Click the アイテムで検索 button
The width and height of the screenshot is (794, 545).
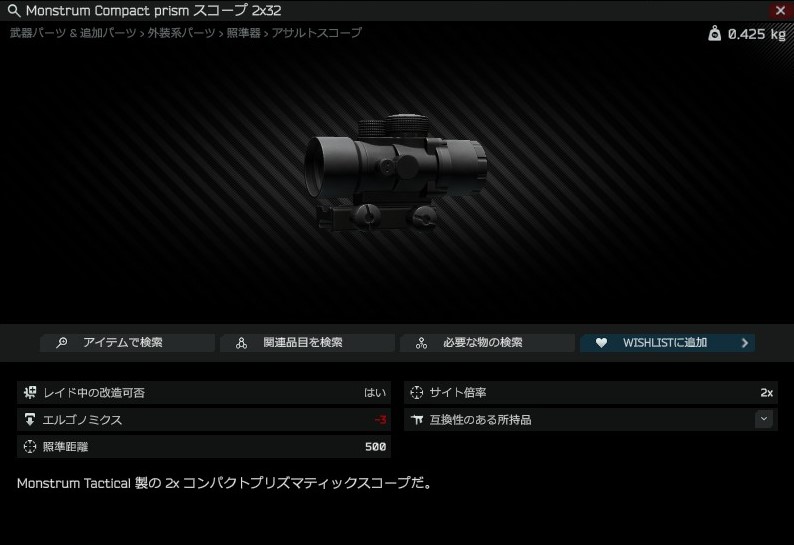tap(127, 343)
